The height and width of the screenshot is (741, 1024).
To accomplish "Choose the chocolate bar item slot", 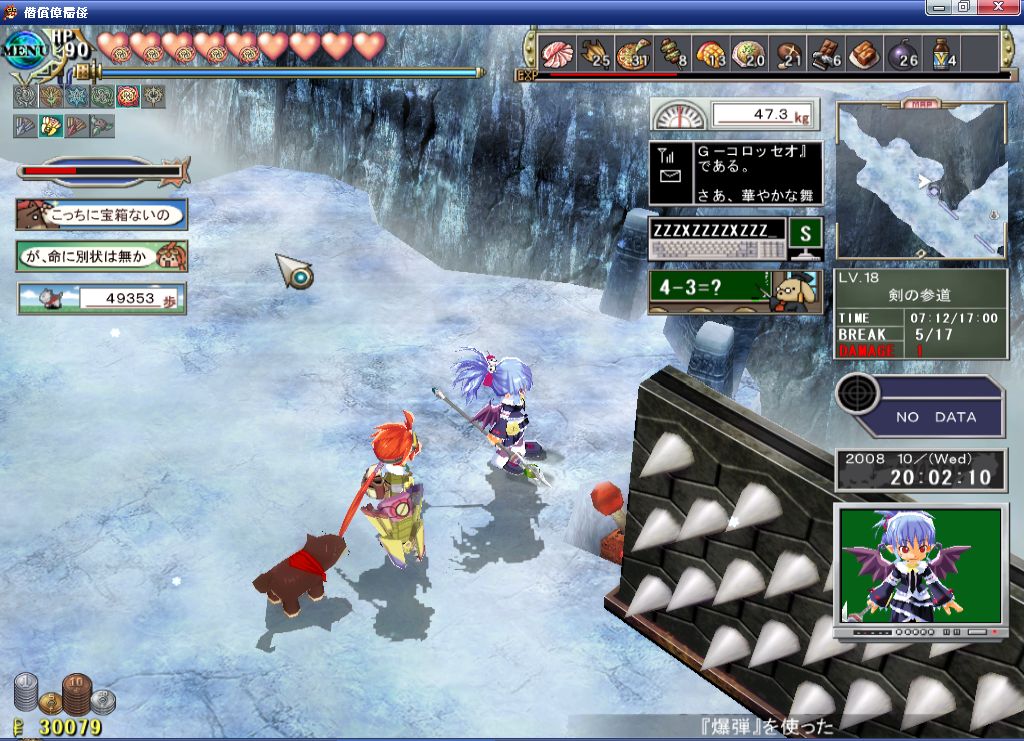I will (x=825, y=52).
